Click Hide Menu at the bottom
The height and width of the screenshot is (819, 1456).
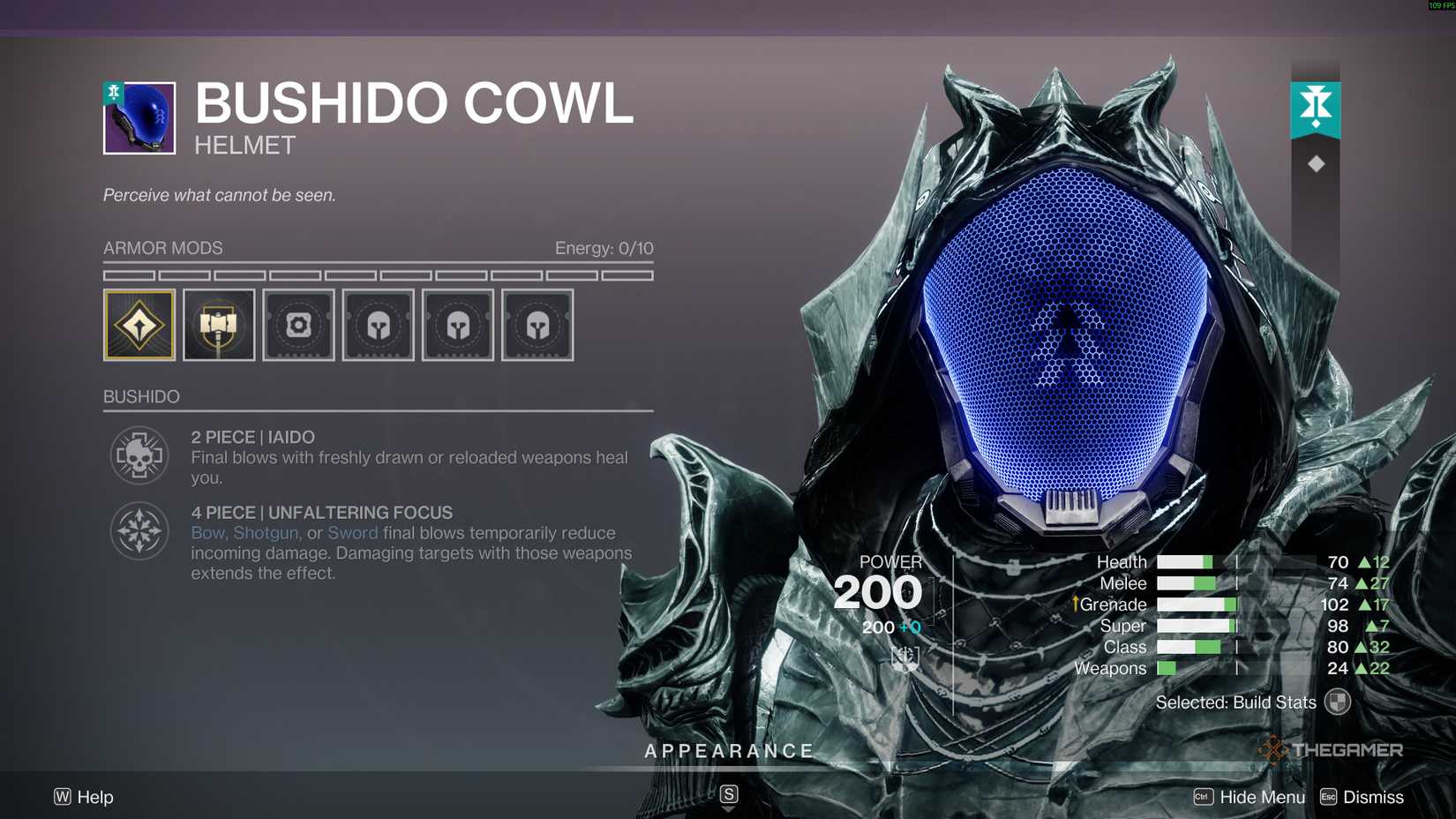coord(1262,796)
